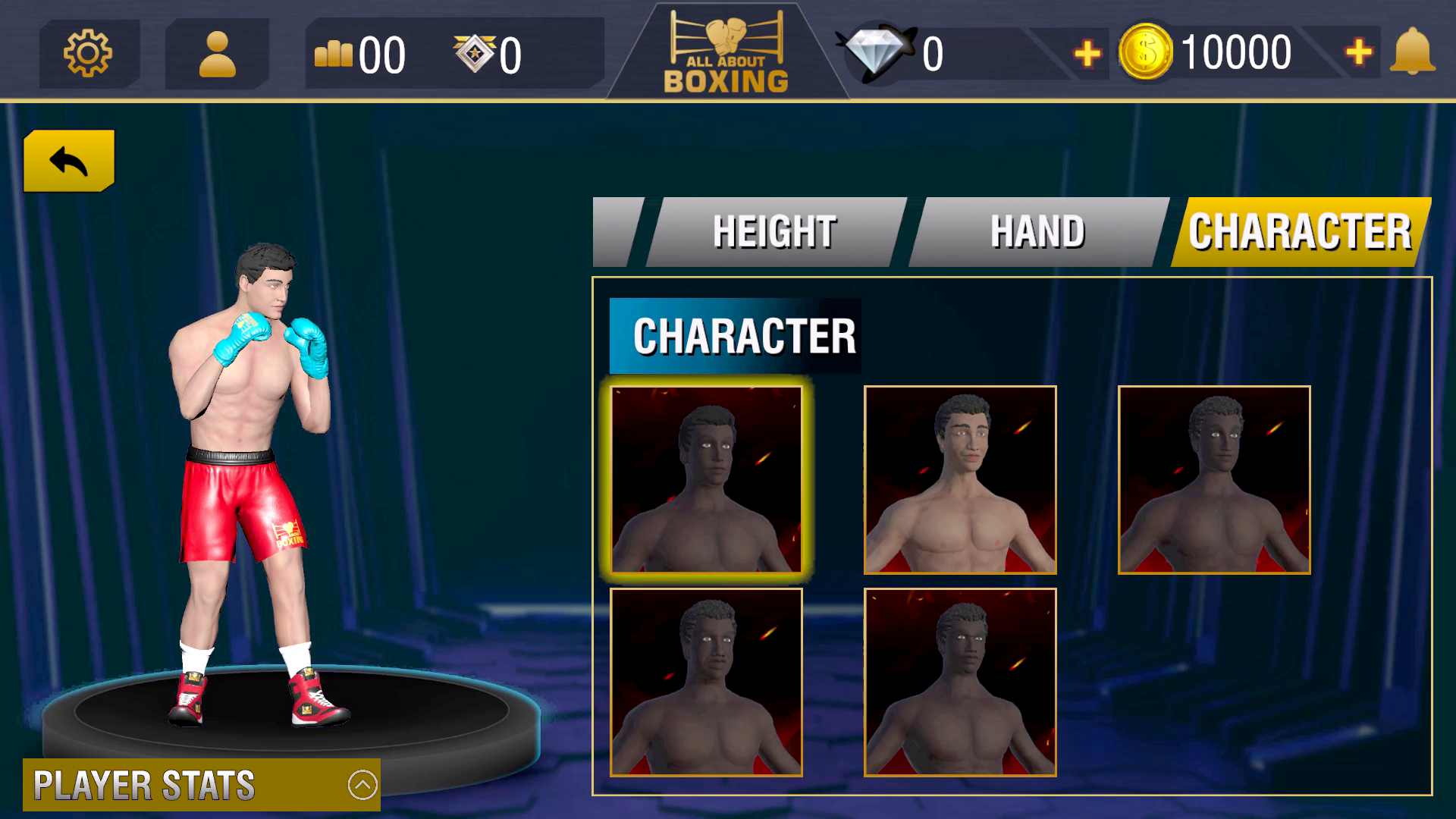Select the Character tab
The height and width of the screenshot is (819, 1456).
[1300, 232]
